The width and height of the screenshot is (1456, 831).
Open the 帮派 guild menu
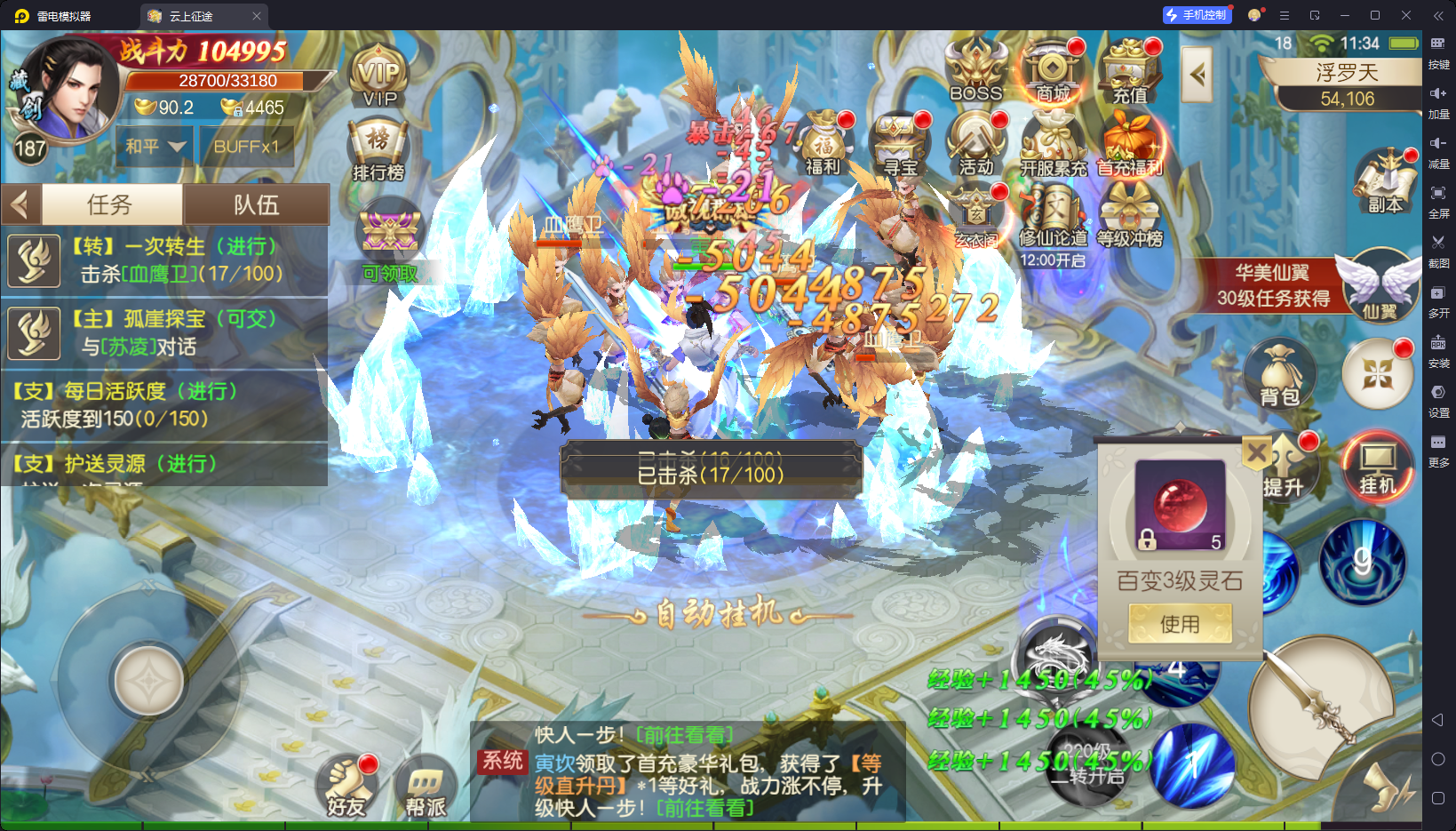426,787
